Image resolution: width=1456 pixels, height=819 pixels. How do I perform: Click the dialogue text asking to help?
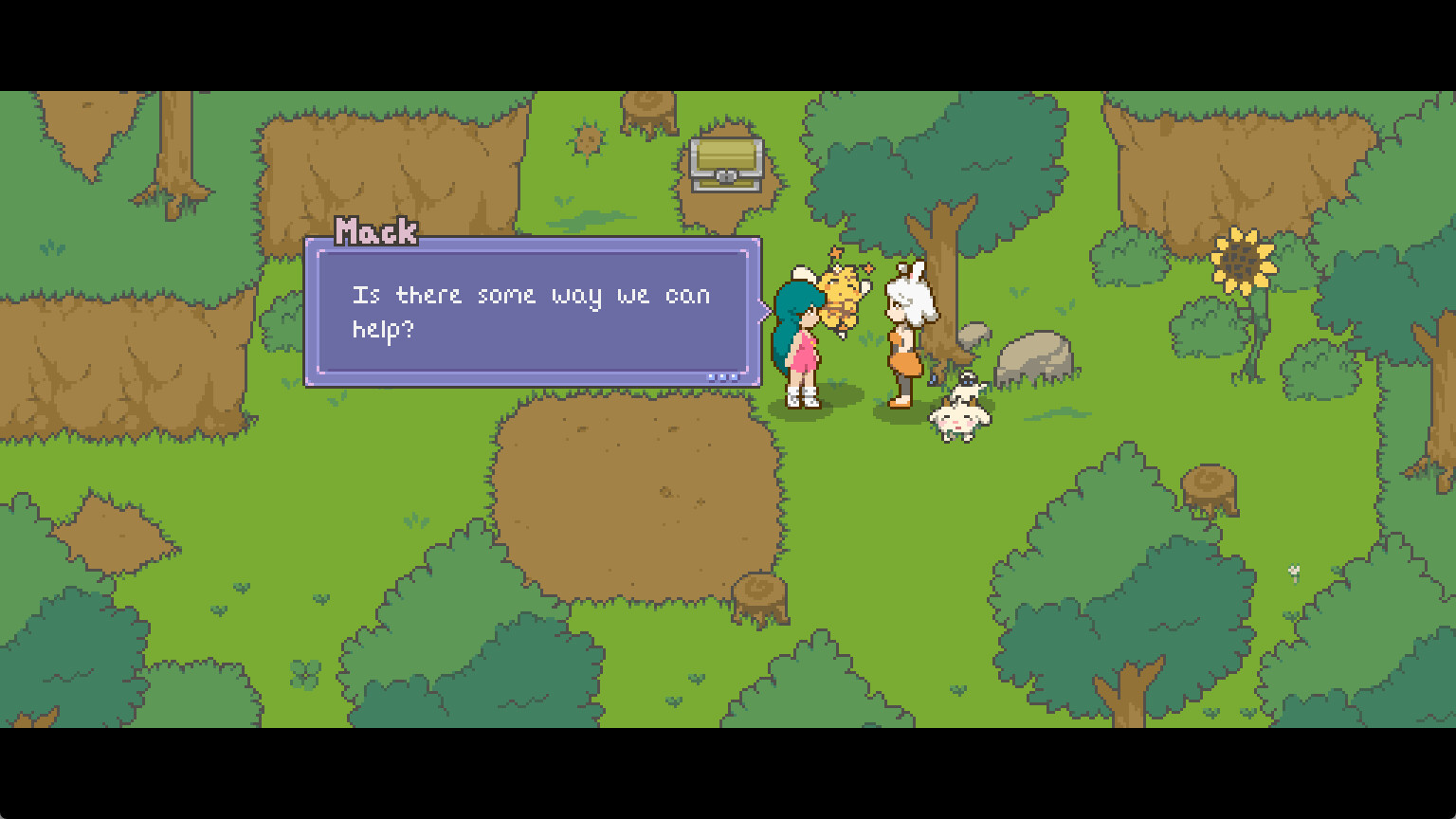click(x=531, y=311)
